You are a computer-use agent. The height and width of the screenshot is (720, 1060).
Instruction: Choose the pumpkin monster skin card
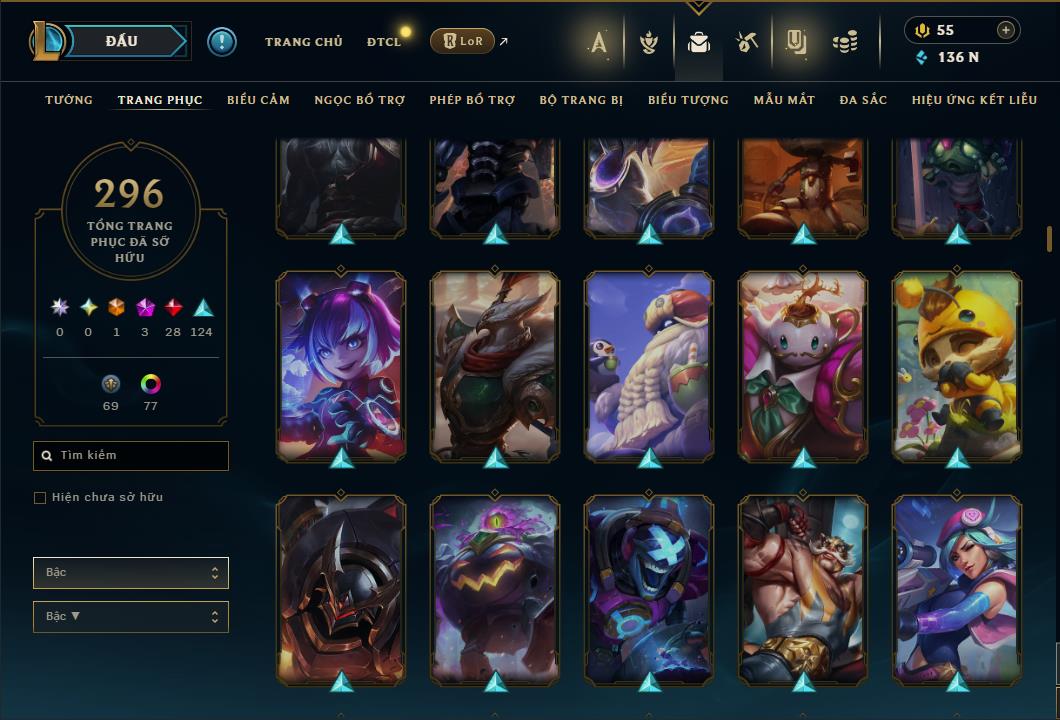click(495, 590)
